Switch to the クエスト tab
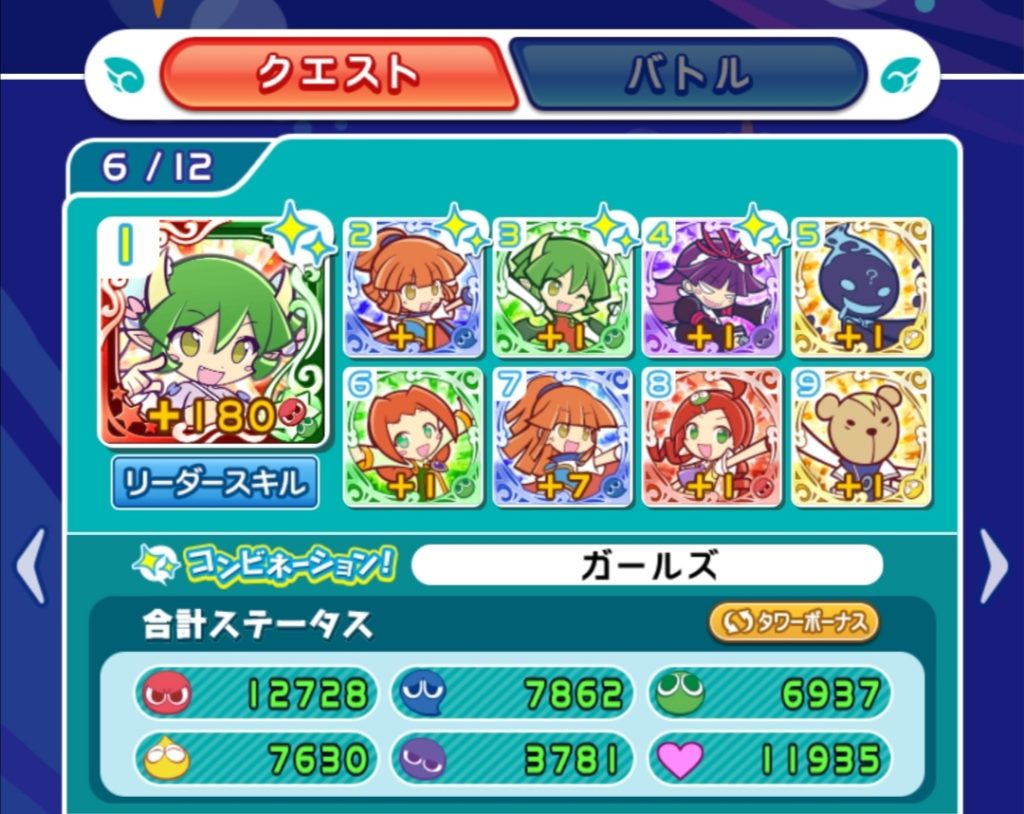The height and width of the screenshot is (814, 1024). pyautogui.click(x=338, y=74)
